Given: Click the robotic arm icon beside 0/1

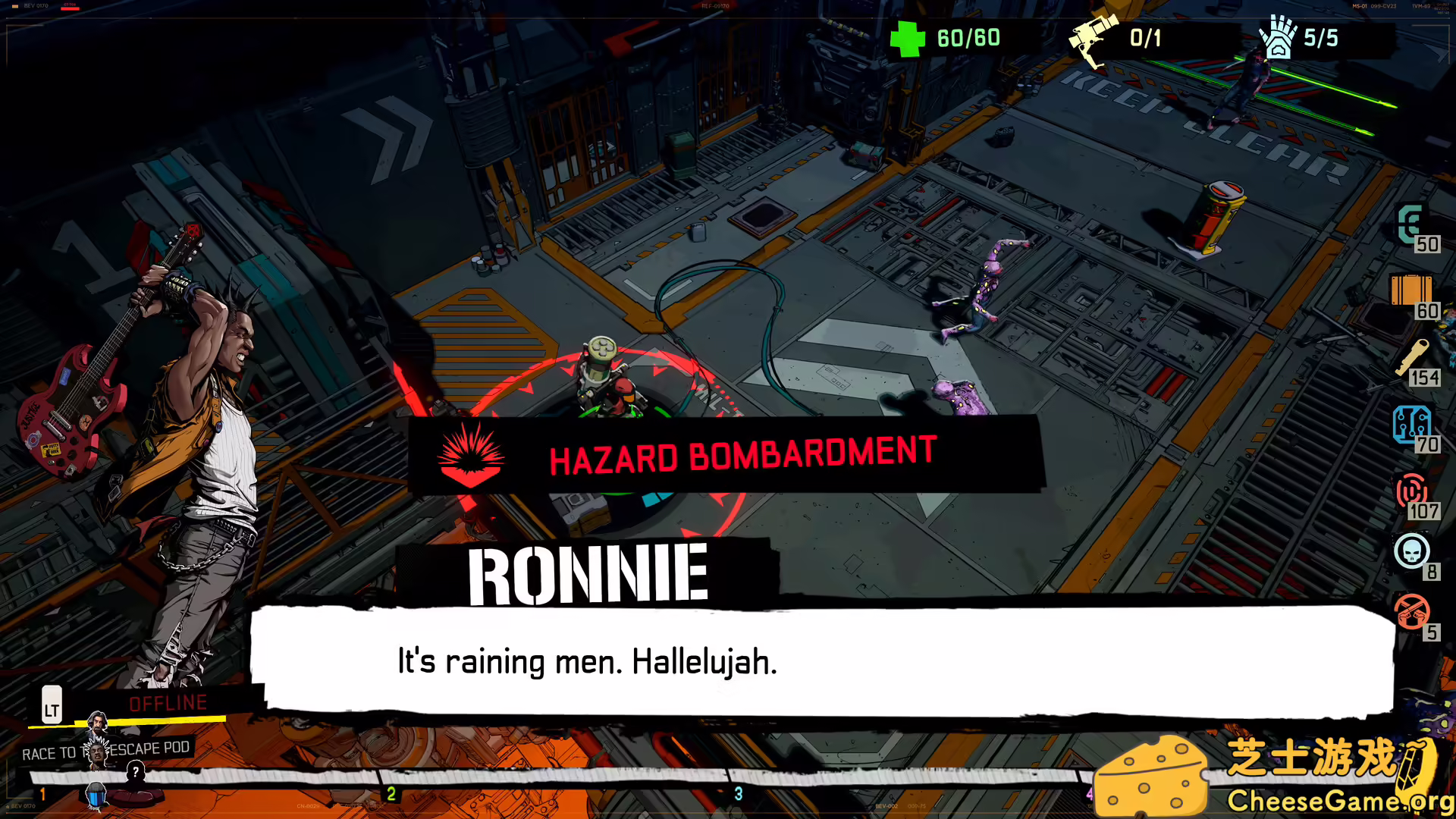Looking at the screenshot, I should pos(1093,38).
